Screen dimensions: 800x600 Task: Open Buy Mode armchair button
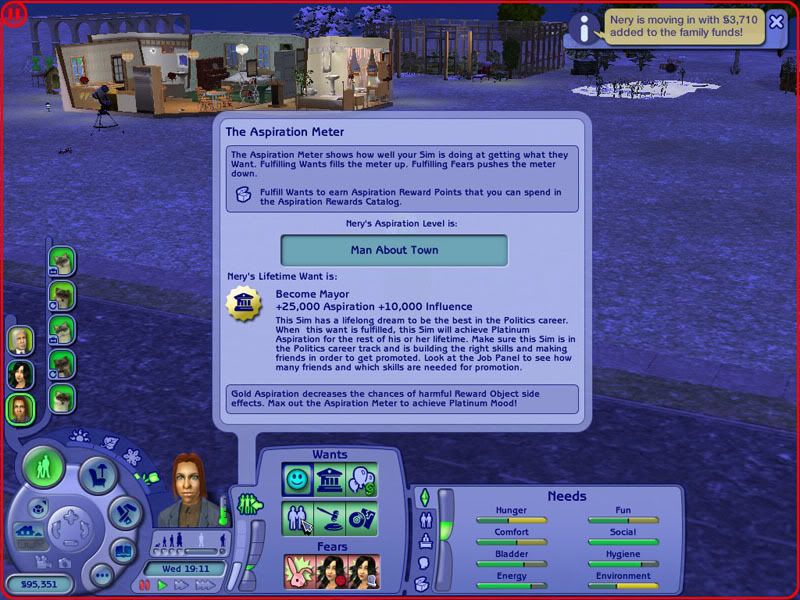(x=98, y=476)
